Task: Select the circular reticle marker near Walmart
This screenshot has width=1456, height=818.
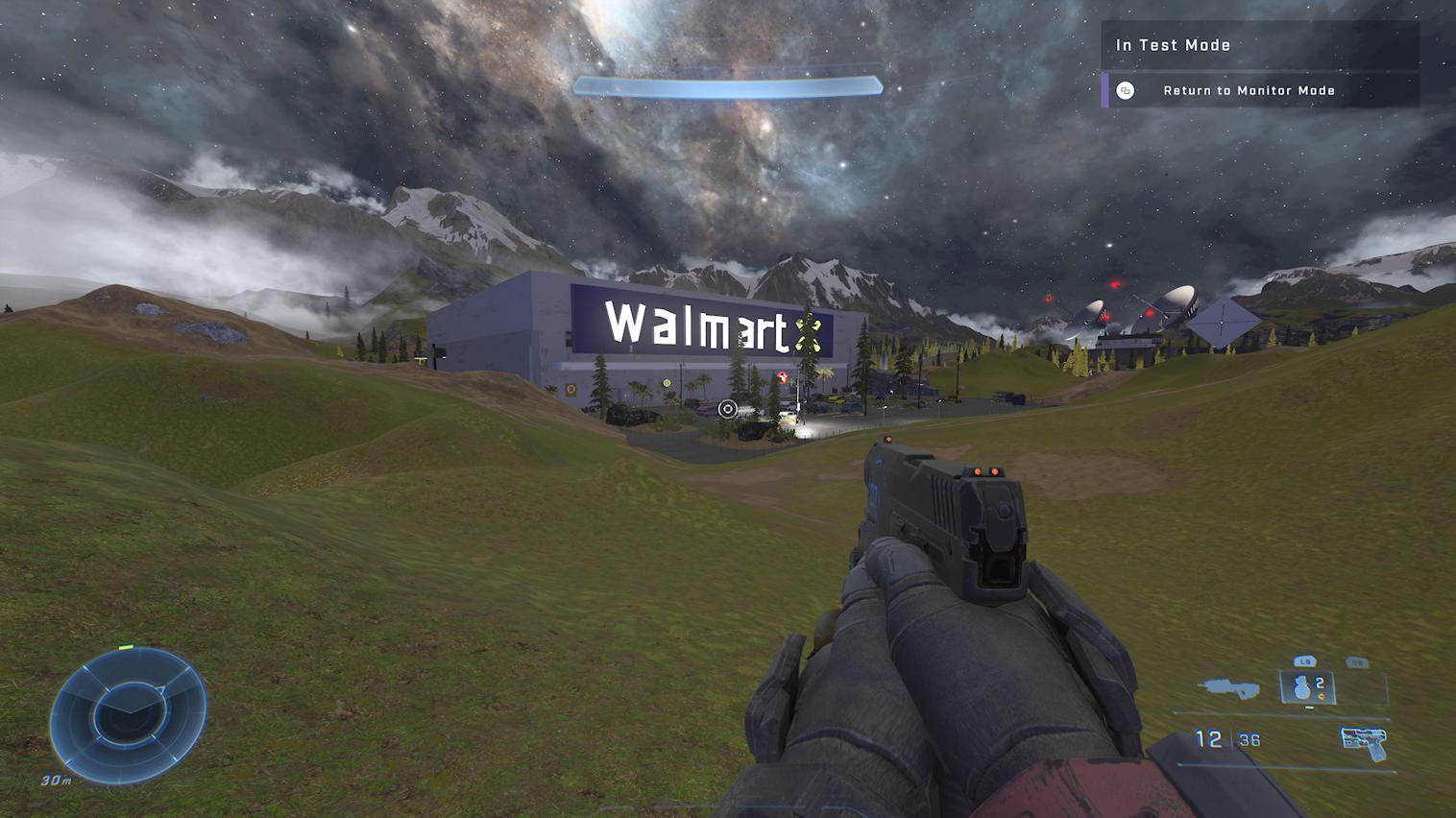Action: coord(728,407)
